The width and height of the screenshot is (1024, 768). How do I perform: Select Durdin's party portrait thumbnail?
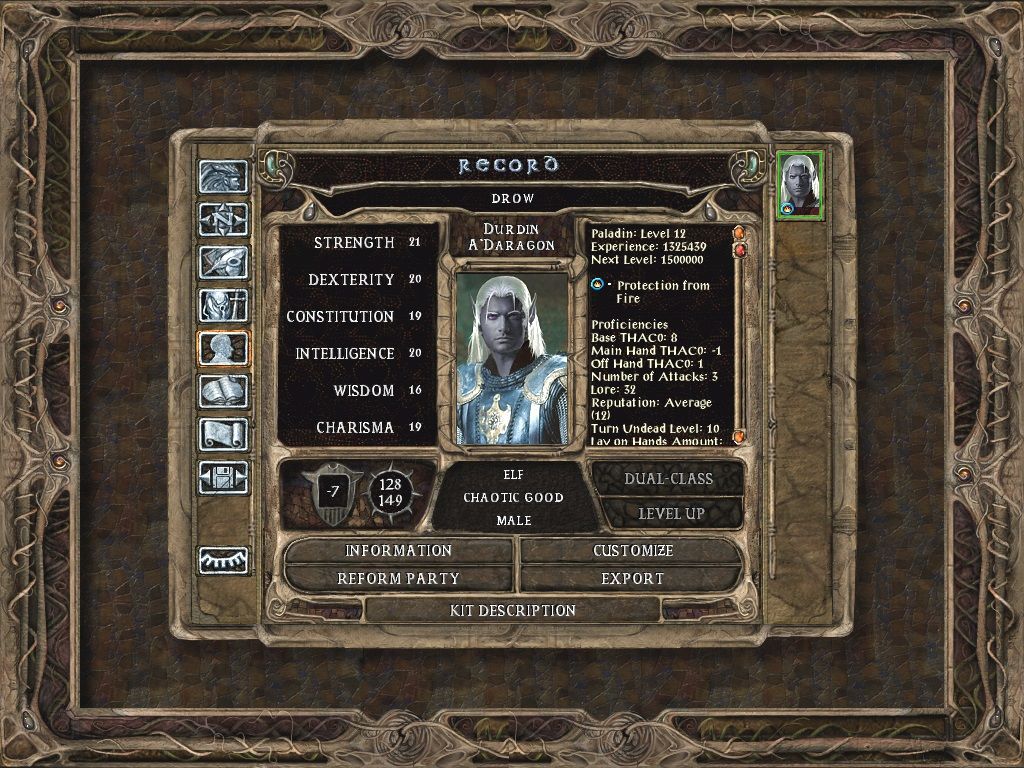click(800, 185)
